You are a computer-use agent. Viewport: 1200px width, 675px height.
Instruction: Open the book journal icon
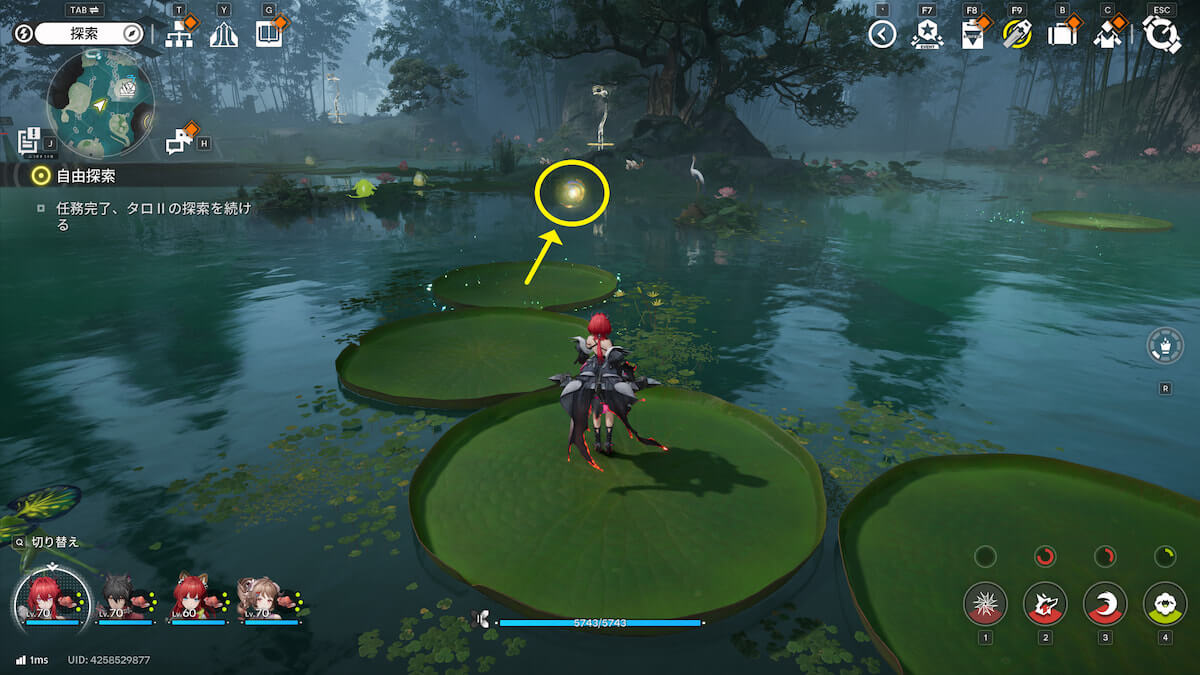(x=268, y=35)
